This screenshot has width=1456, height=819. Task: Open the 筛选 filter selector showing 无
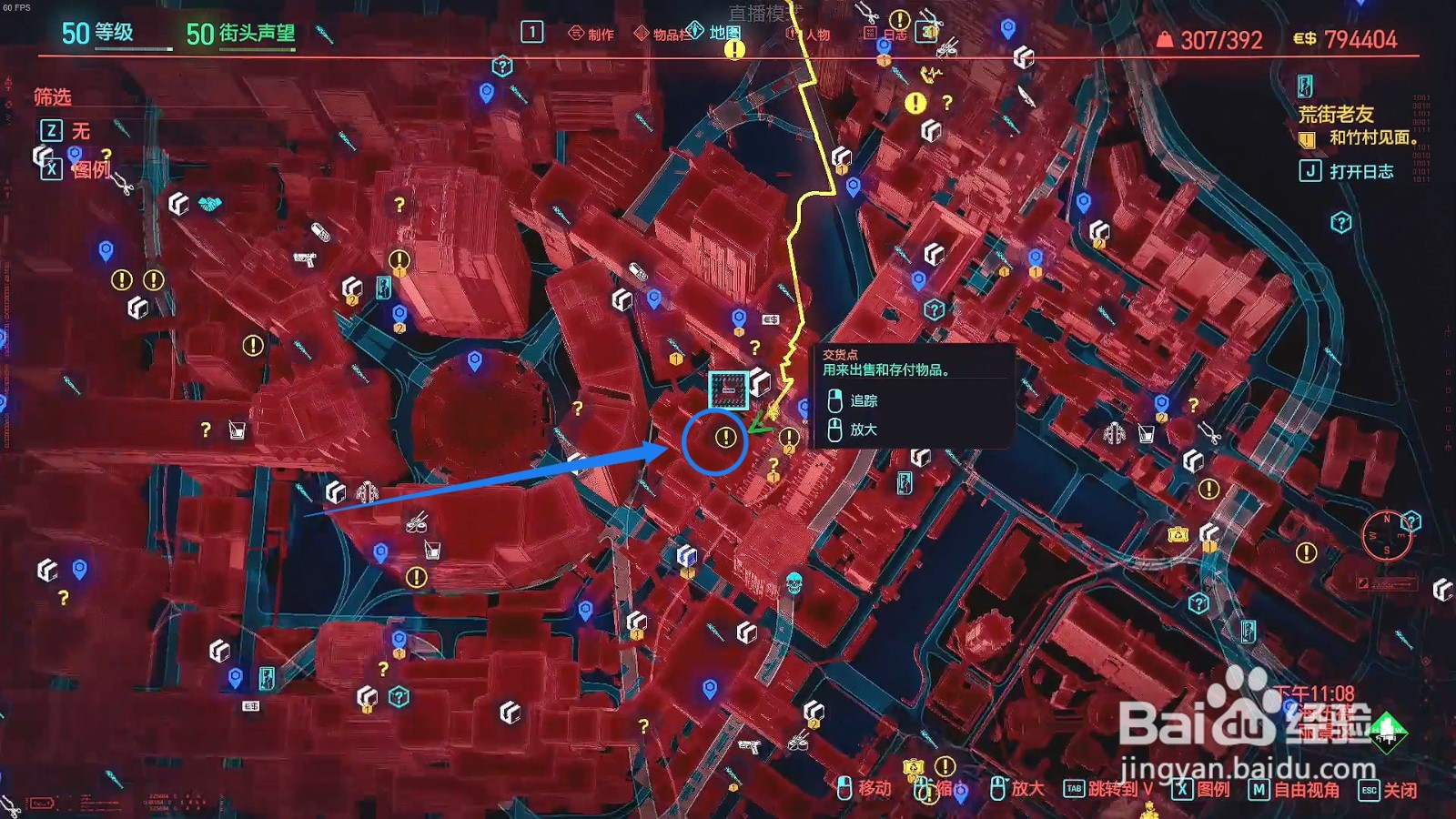(68, 131)
